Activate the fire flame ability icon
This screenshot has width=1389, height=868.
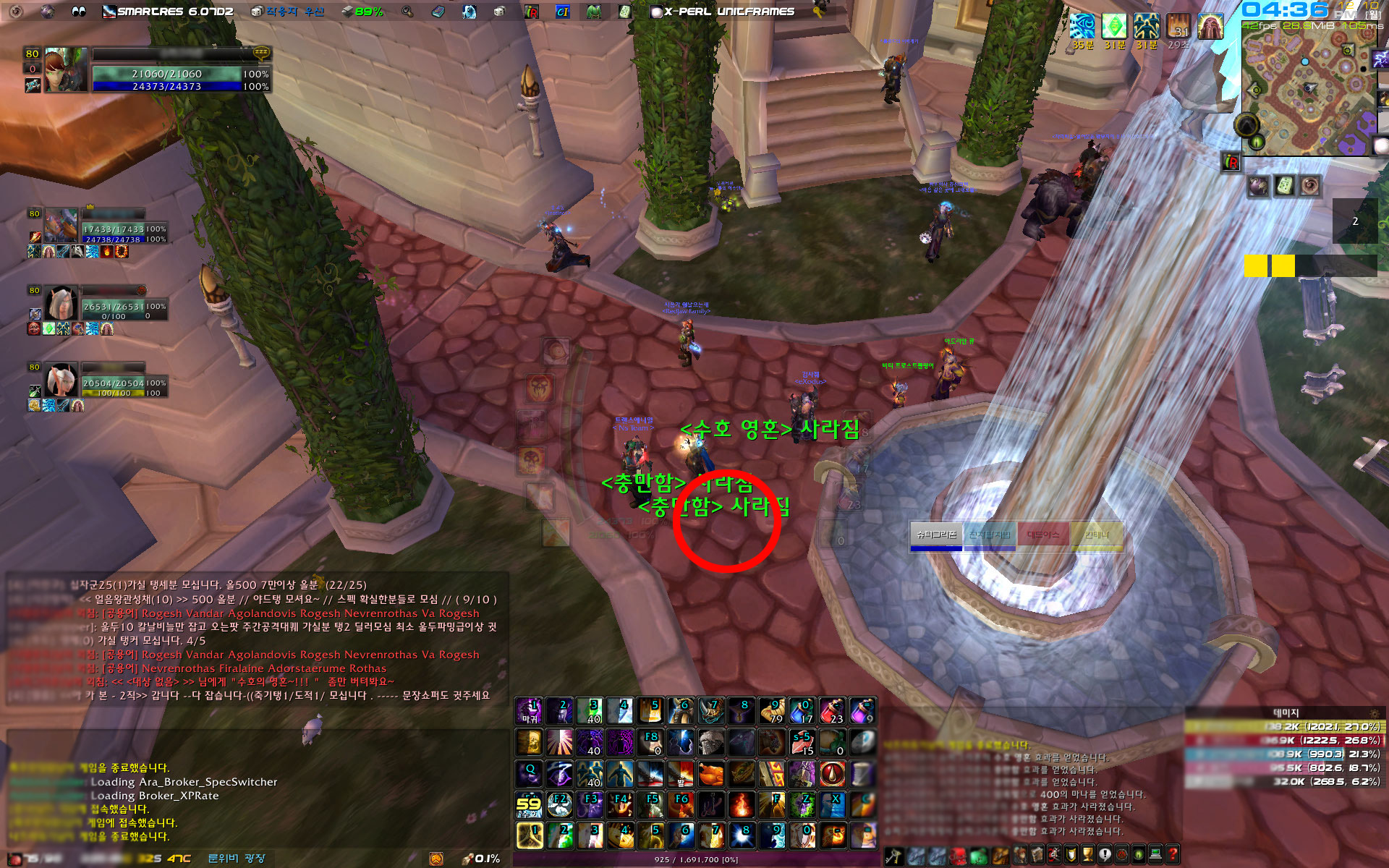741,804
